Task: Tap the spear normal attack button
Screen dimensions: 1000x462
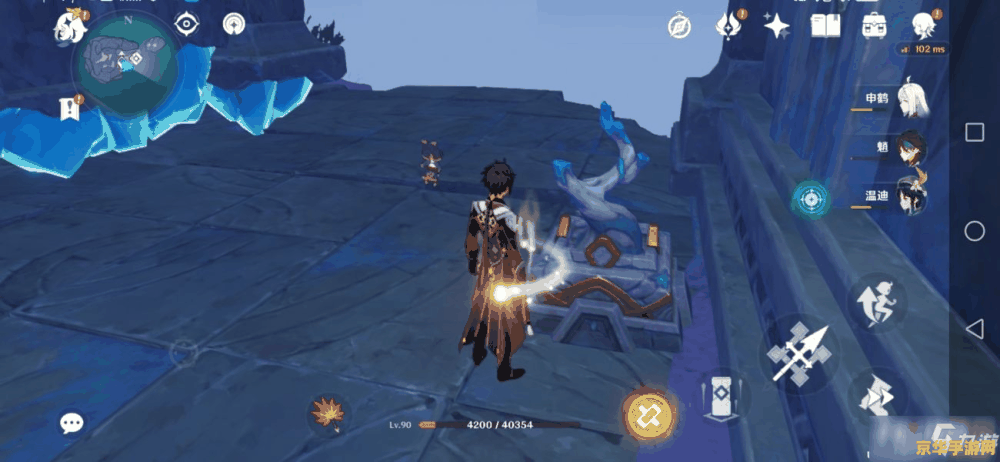Action: tap(800, 352)
